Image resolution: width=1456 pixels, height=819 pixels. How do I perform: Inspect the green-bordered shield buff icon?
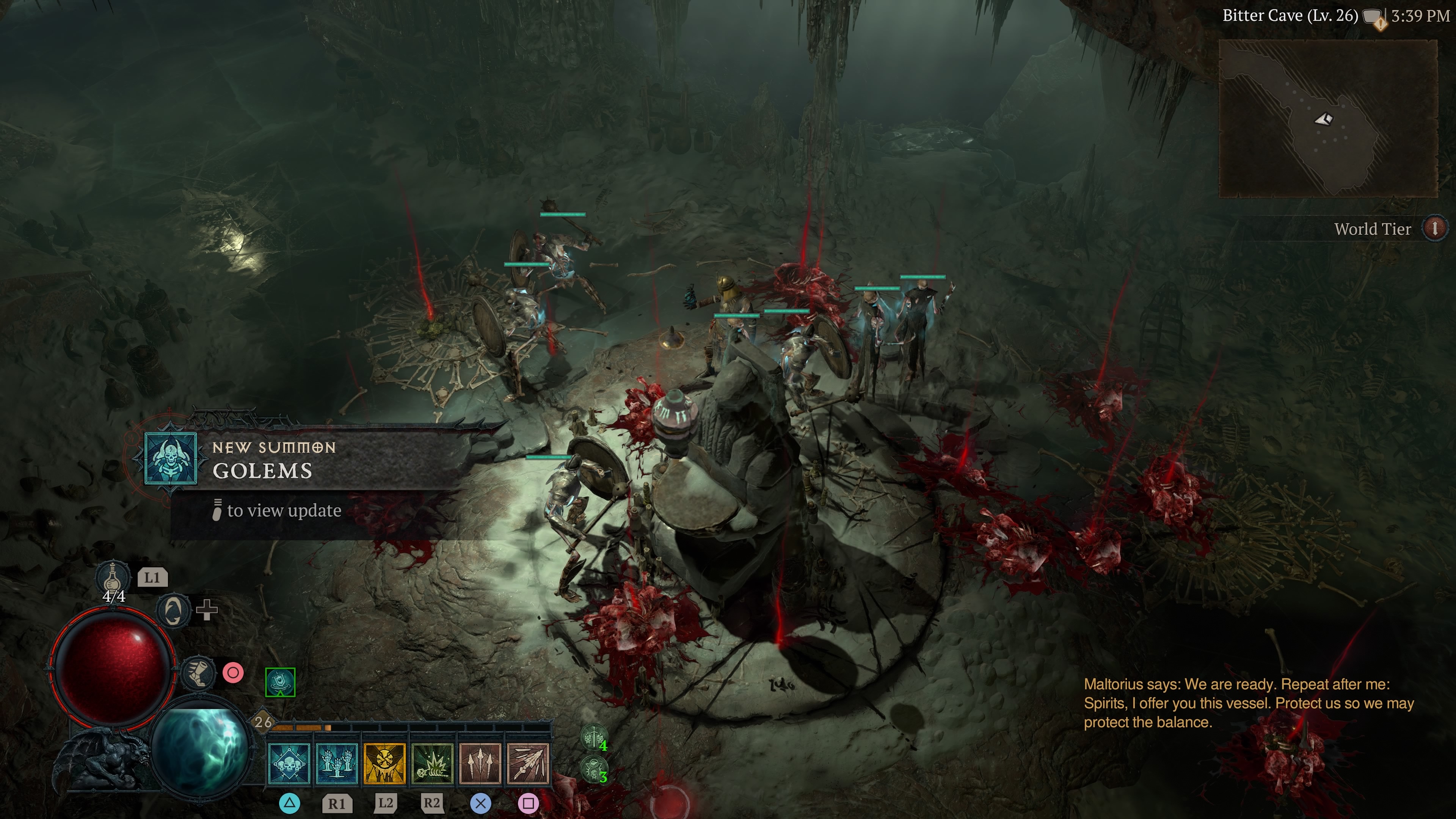[x=280, y=682]
